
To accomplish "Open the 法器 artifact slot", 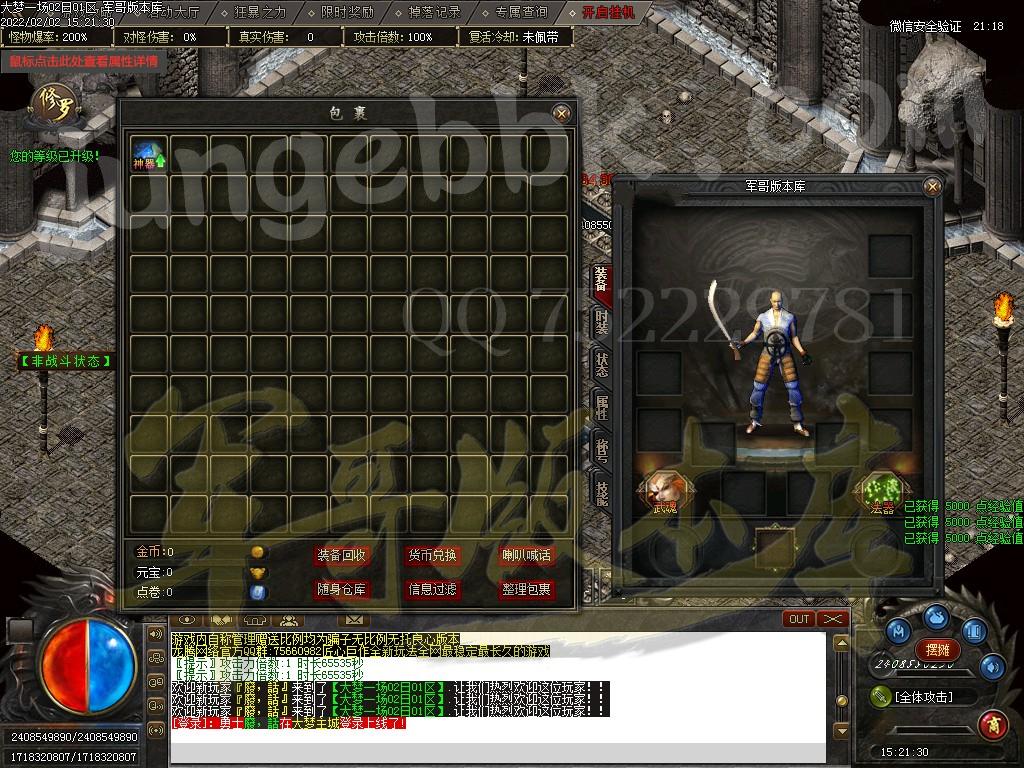I will tap(880, 490).
